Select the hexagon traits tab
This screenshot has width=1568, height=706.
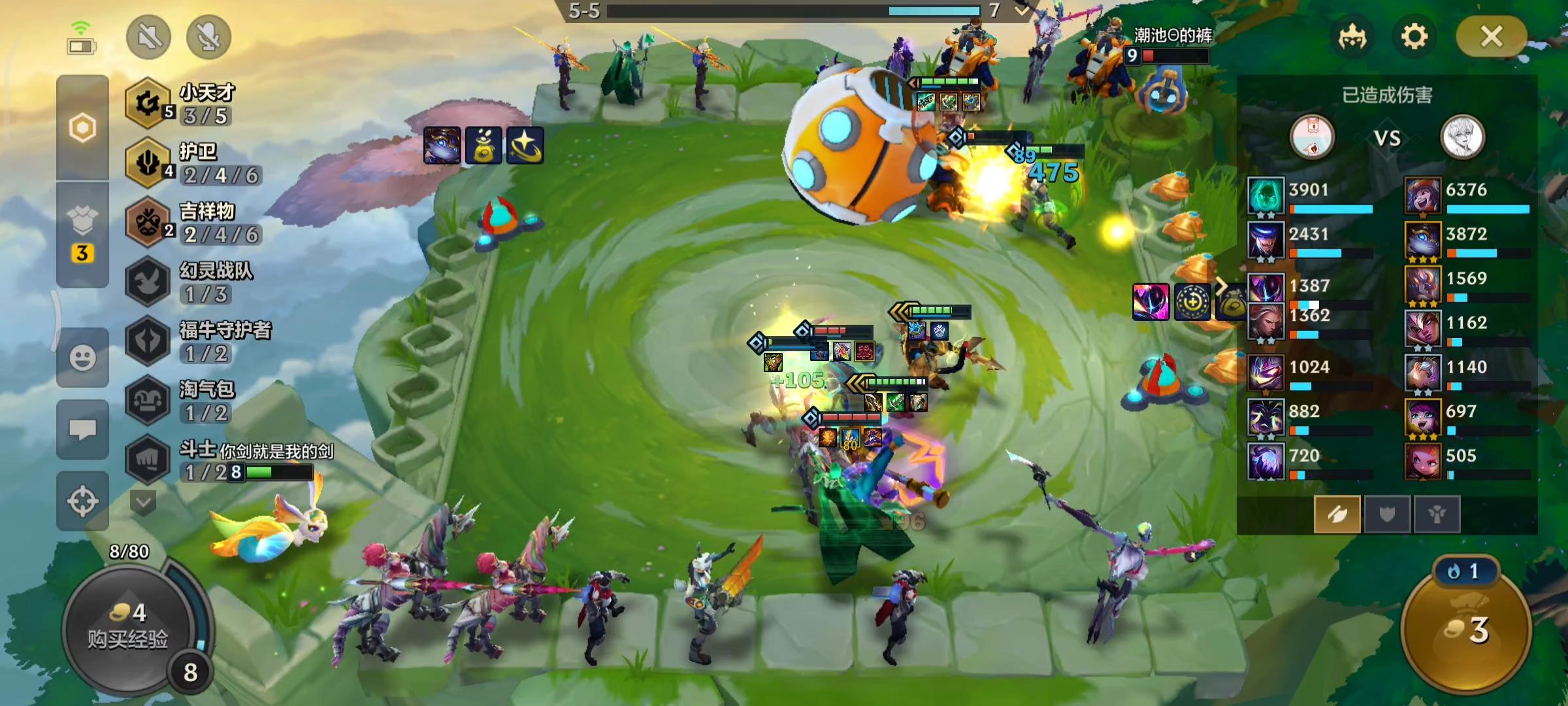[x=82, y=127]
